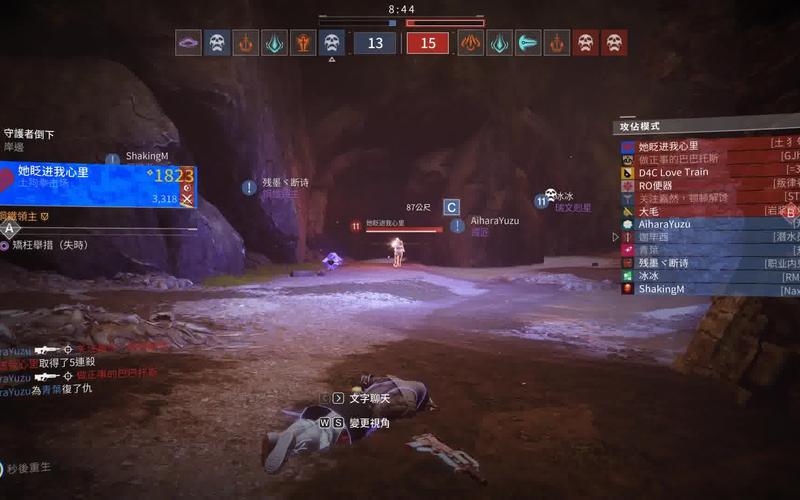Select the zone C capture marker
The image size is (800, 500).
pyautogui.click(x=452, y=207)
